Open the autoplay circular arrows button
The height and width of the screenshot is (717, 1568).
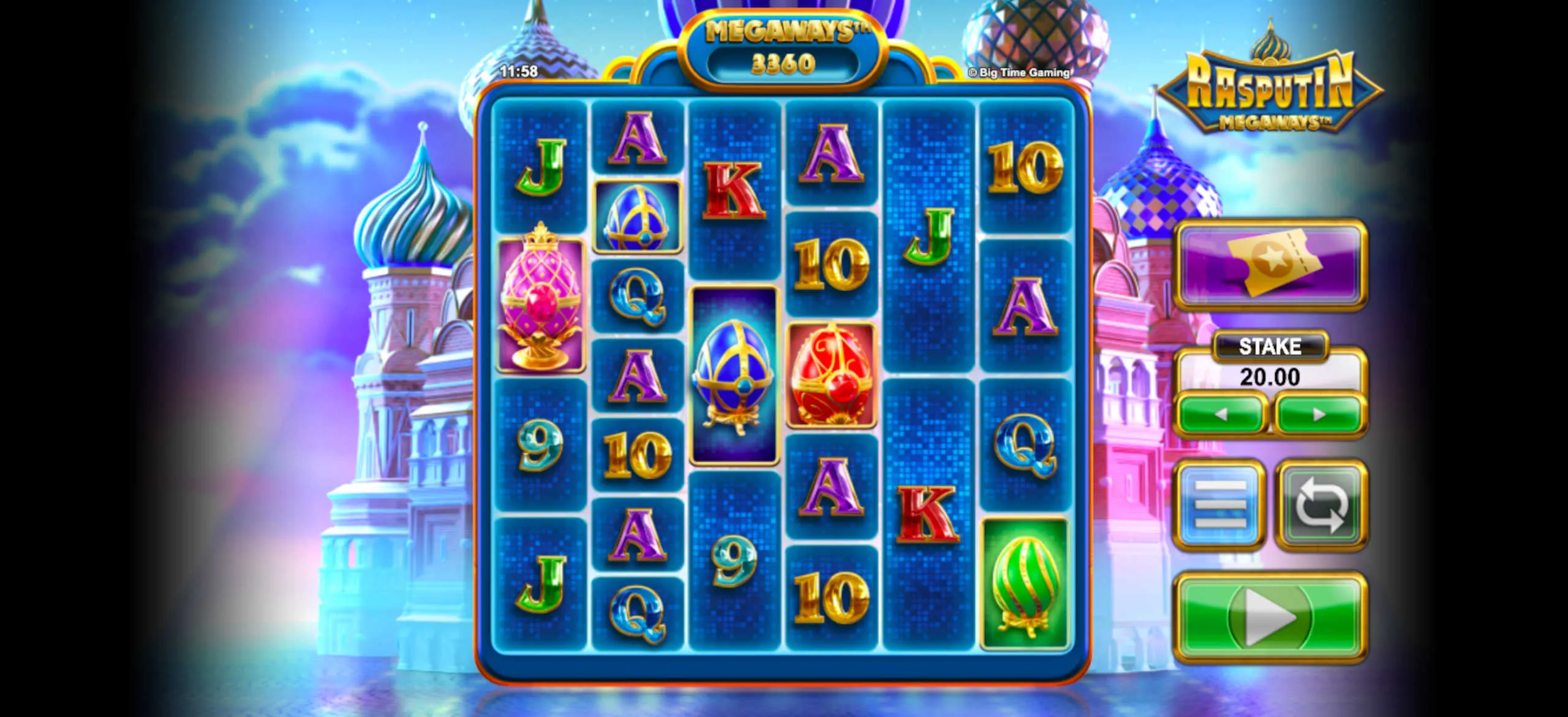pos(1321,505)
